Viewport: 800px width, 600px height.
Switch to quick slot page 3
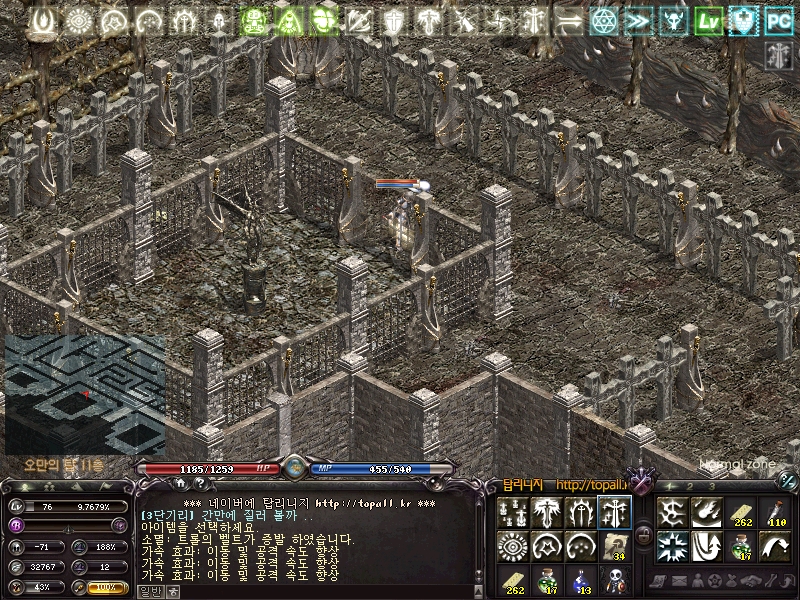712,486
